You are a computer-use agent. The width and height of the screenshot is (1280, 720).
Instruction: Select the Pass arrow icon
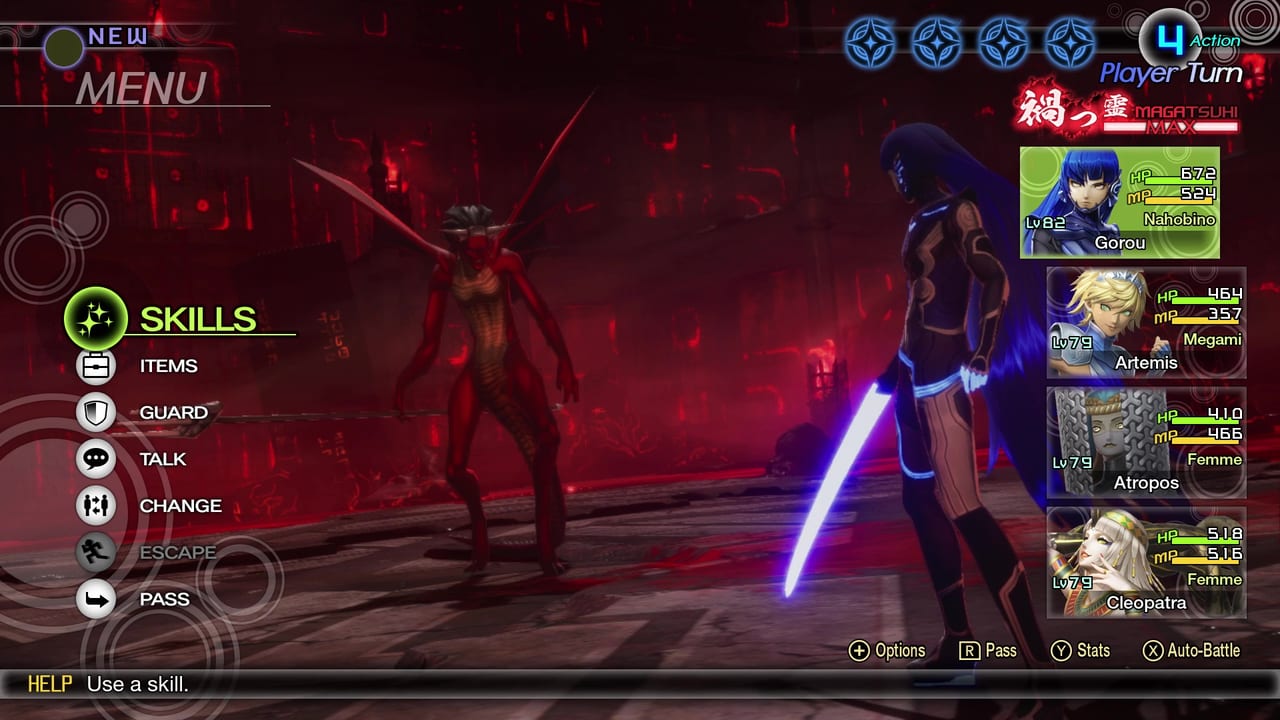point(95,599)
